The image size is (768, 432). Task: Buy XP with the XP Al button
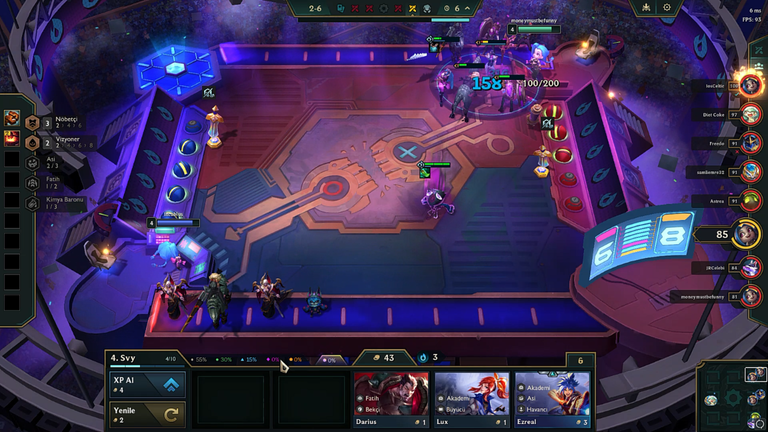pos(147,385)
